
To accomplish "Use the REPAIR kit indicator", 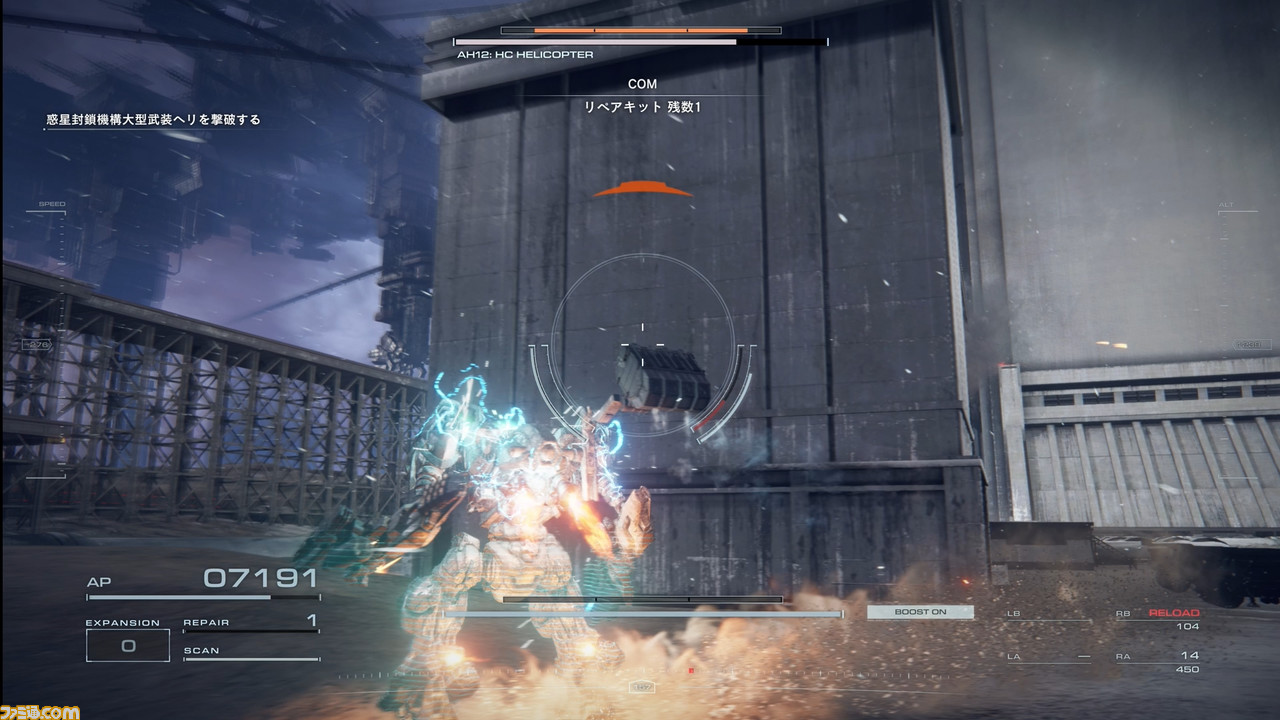I will [x=250, y=622].
